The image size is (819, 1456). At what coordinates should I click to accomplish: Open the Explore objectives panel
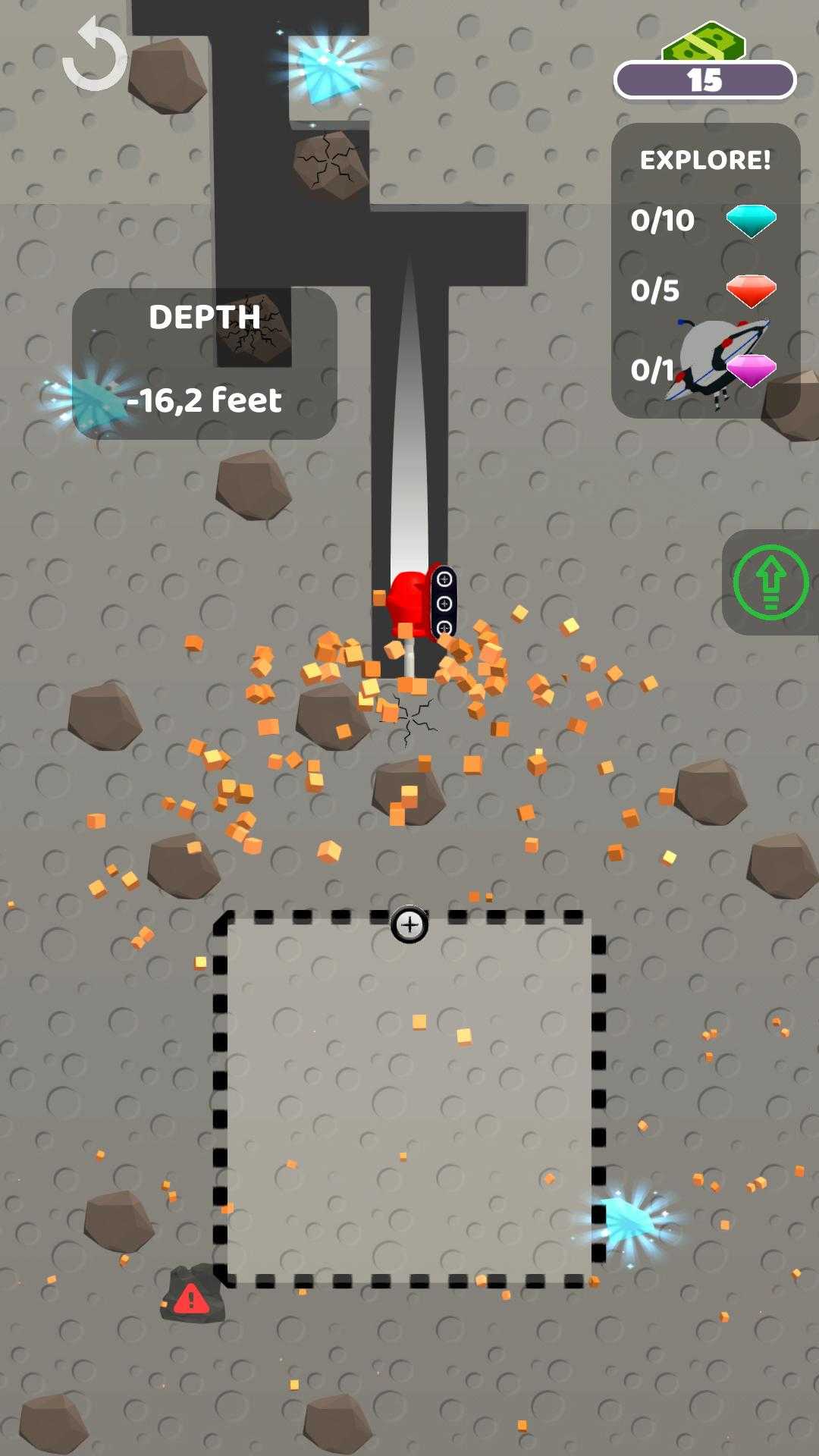(705, 270)
